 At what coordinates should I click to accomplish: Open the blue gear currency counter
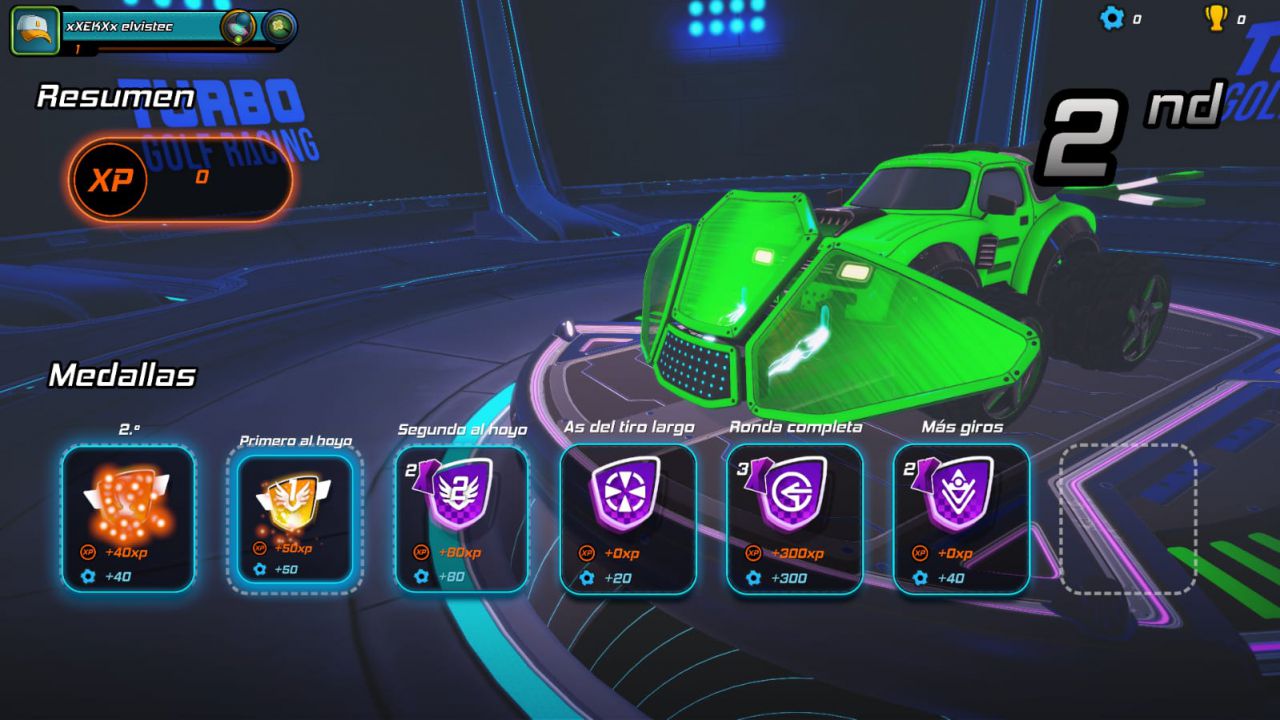pos(1112,17)
